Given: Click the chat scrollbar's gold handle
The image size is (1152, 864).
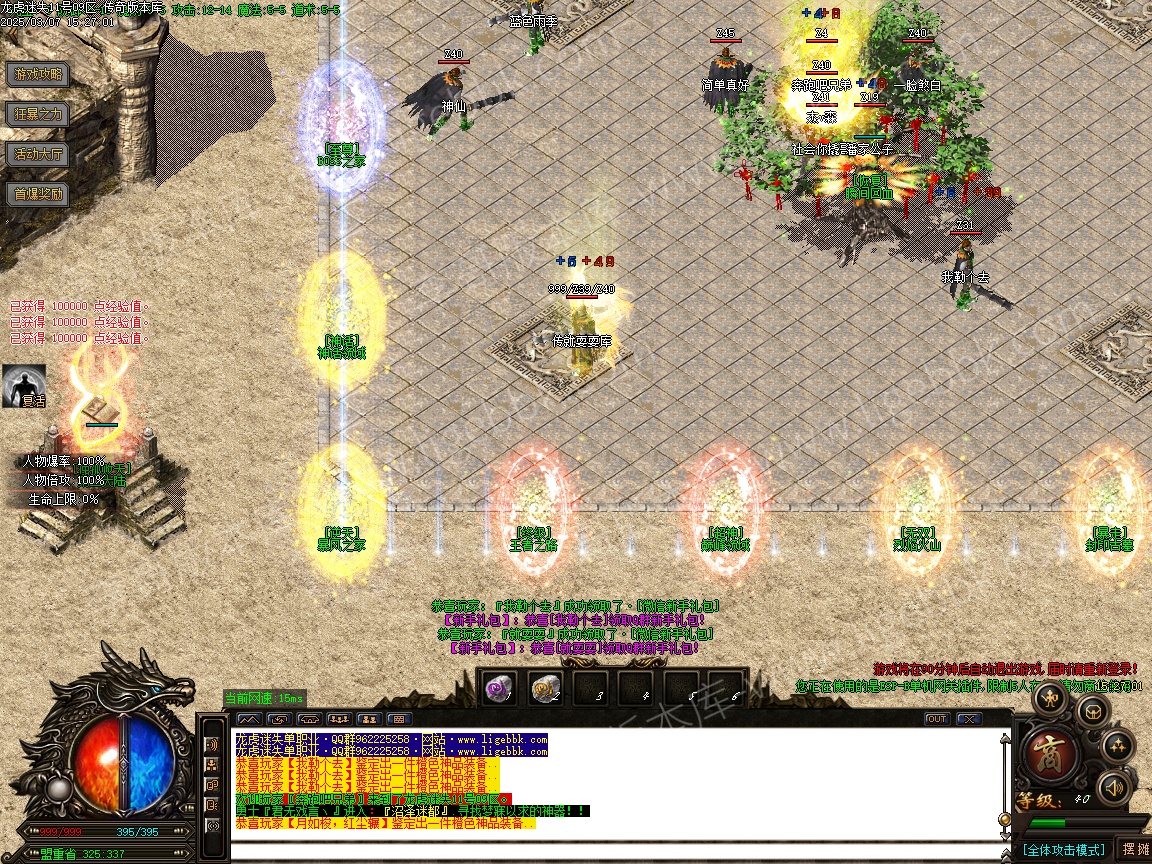Looking at the screenshot, I should coord(1005,820).
